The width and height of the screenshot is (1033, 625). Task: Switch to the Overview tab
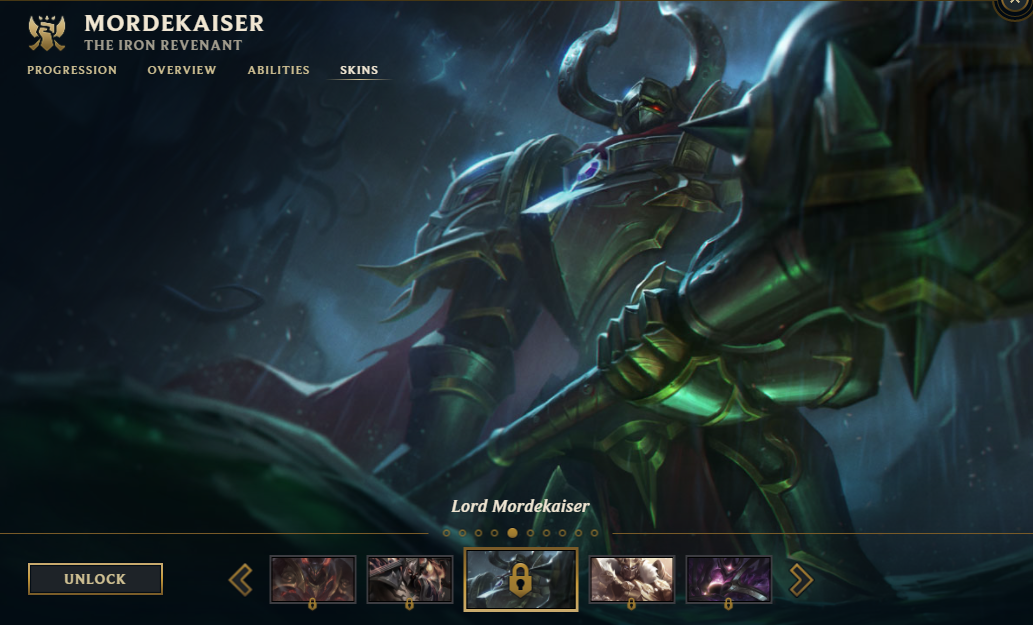(182, 70)
